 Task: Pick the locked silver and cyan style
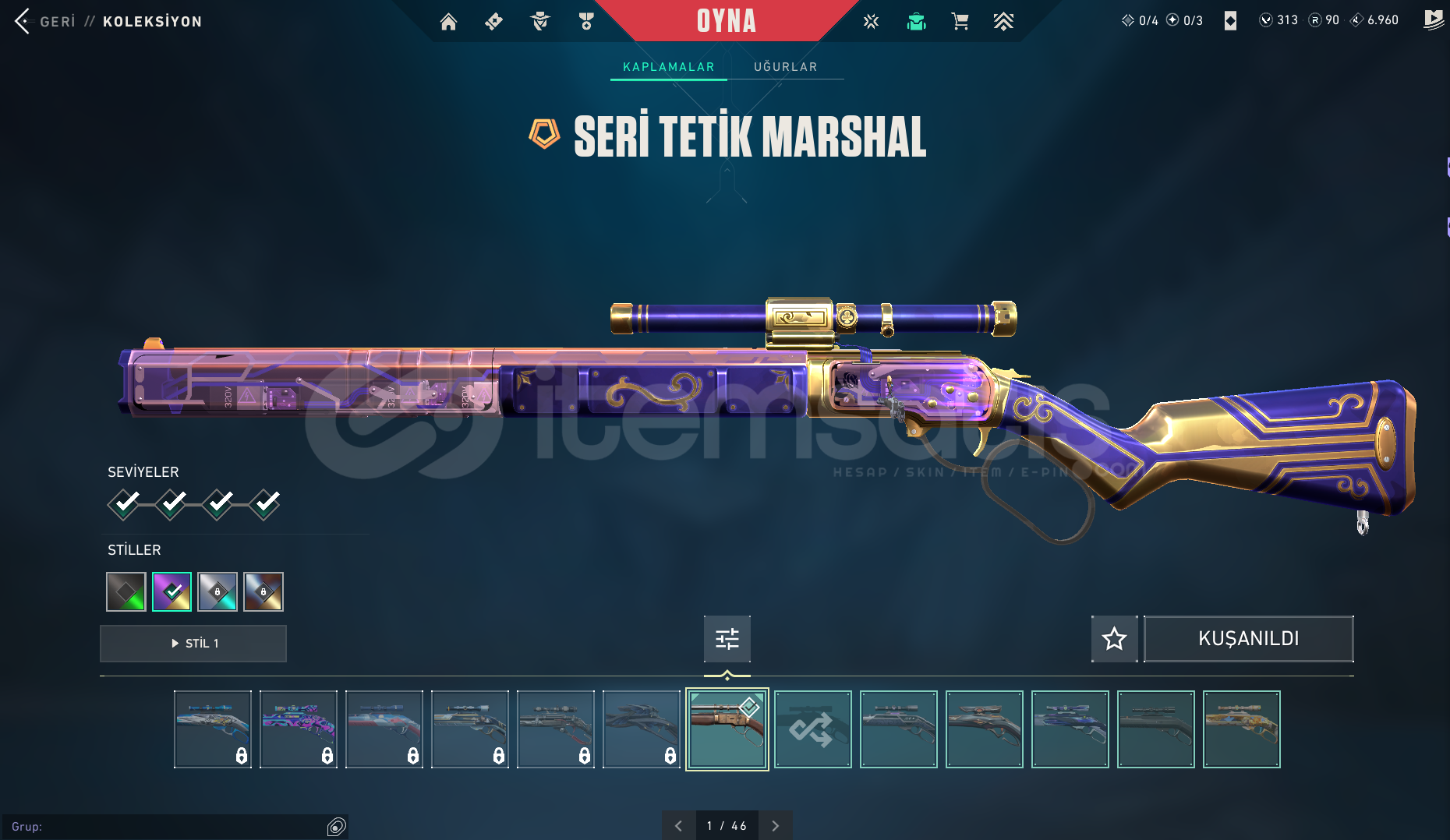coord(217,592)
